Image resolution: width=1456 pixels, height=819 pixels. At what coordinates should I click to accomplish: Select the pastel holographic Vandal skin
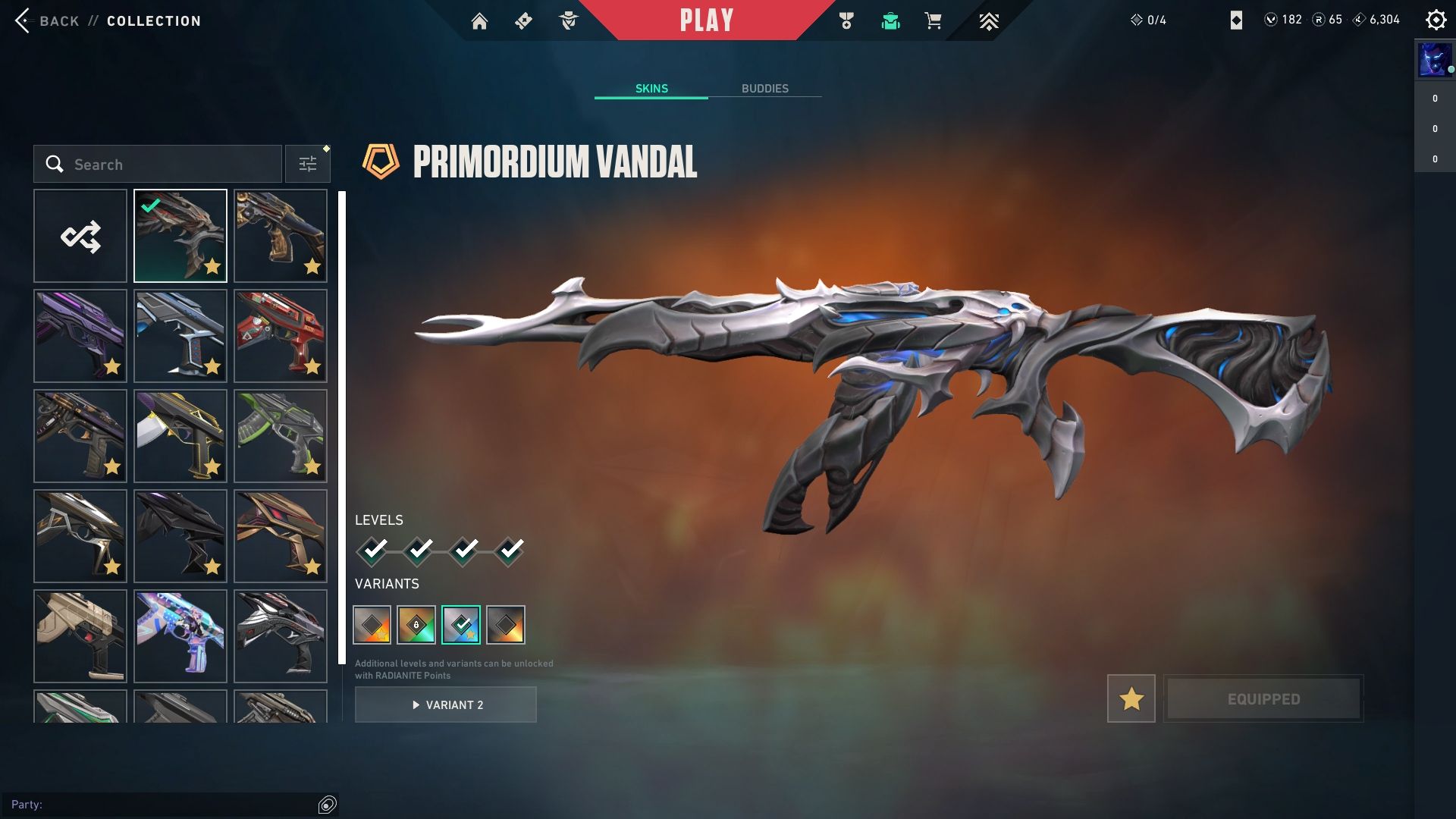pos(180,636)
